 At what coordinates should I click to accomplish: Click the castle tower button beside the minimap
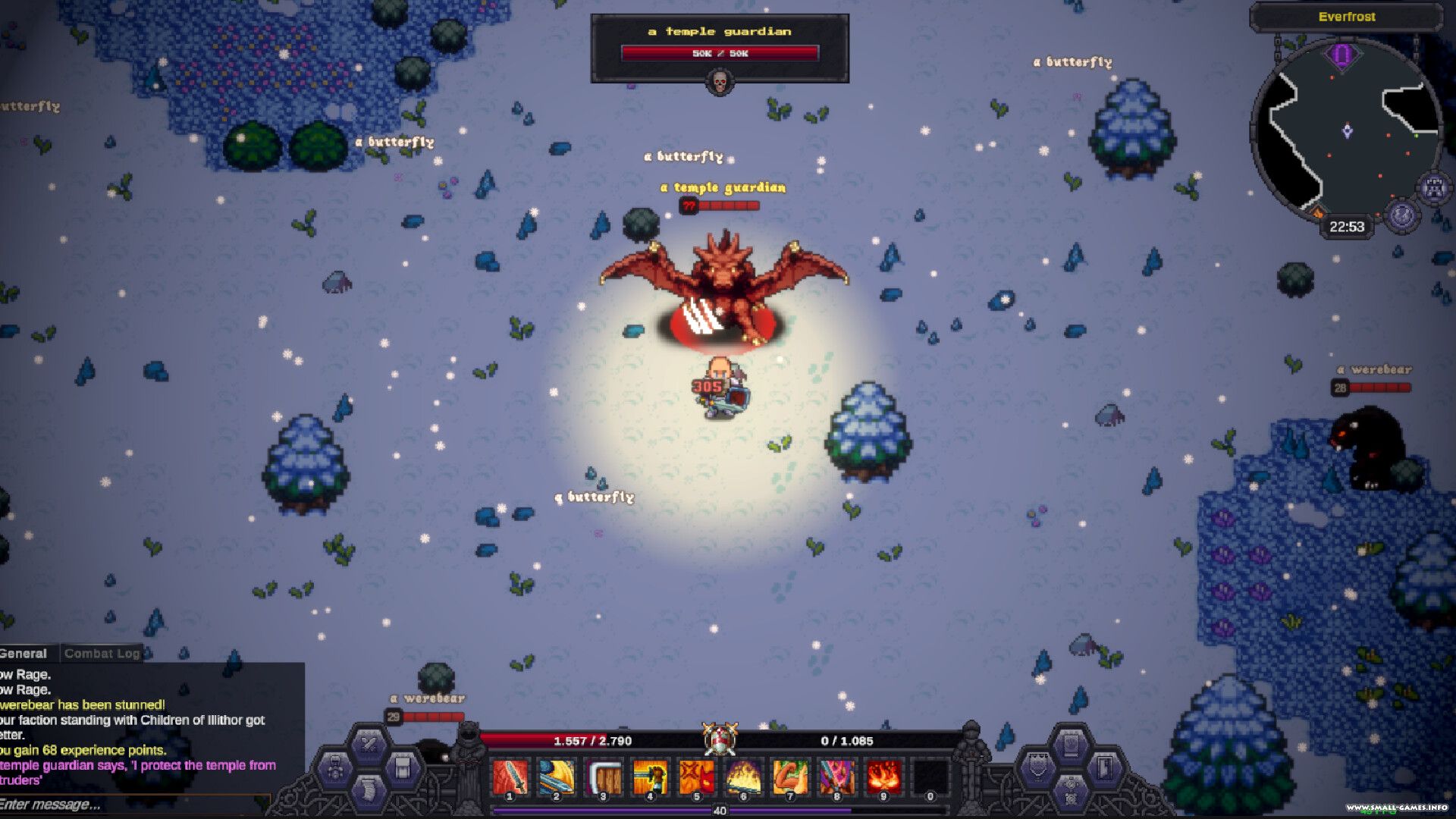(1434, 188)
